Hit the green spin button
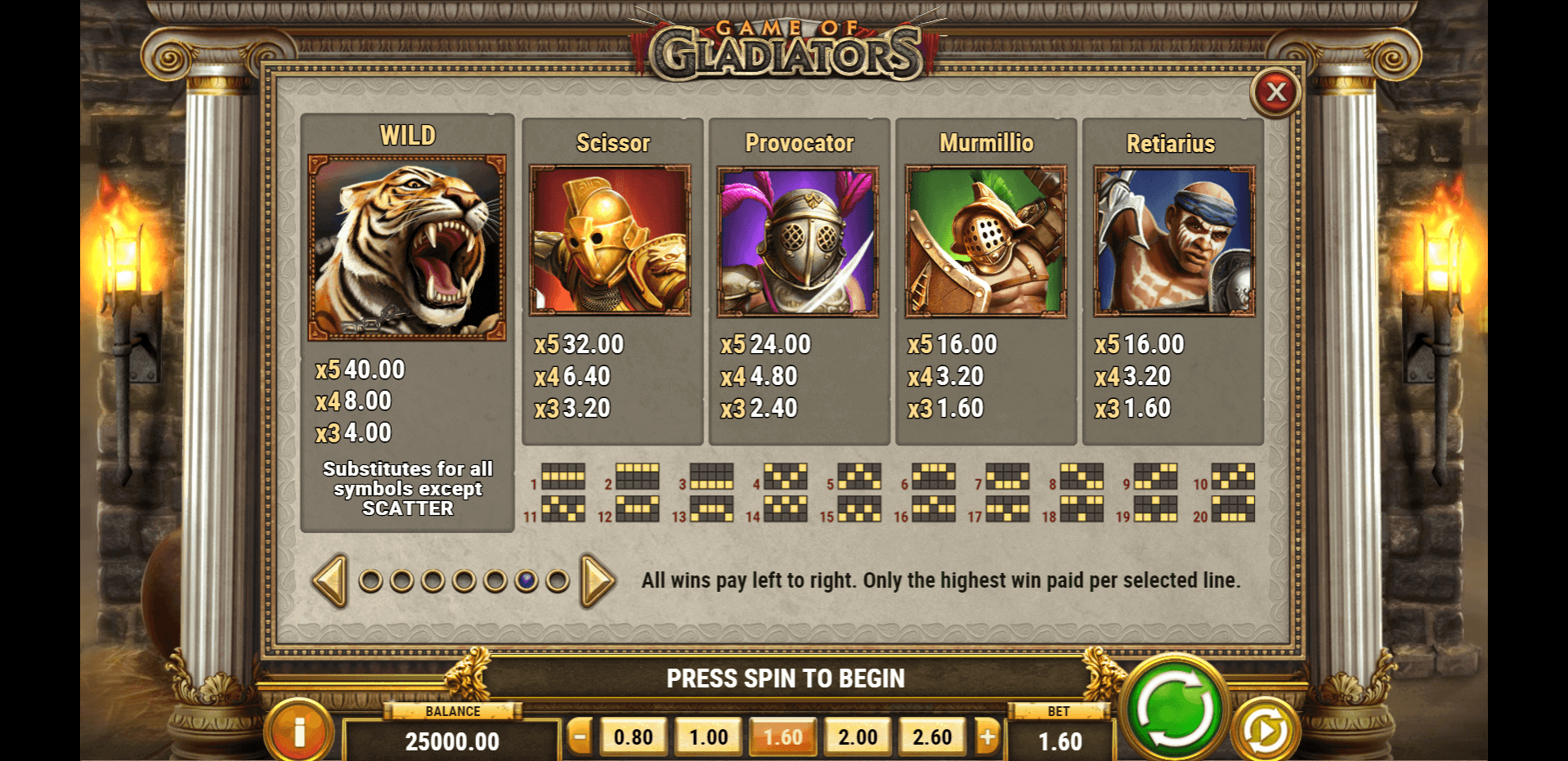This screenshot has height=761, width=1568. coord(1175,708)
